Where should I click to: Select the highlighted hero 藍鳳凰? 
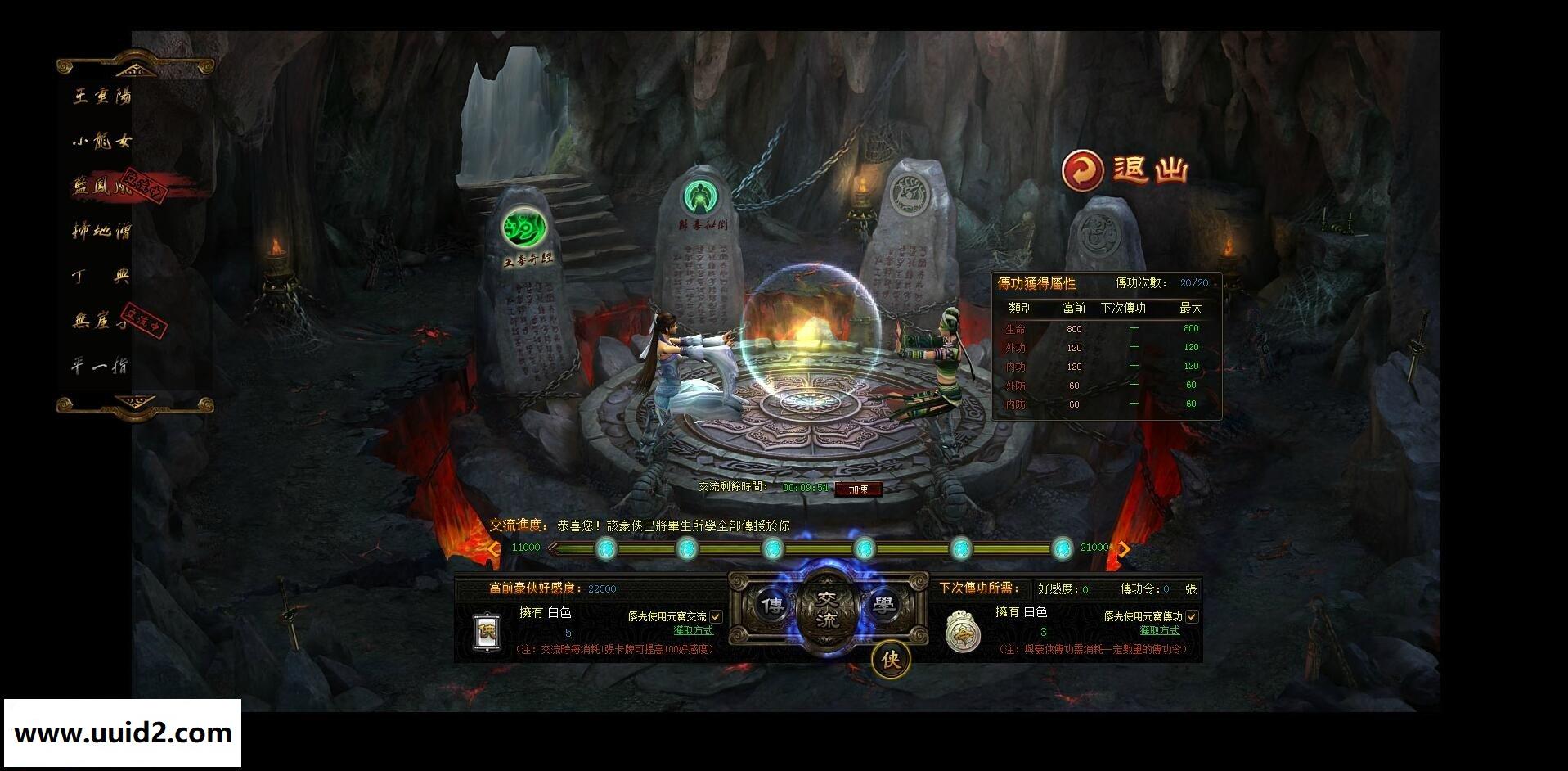102,187
